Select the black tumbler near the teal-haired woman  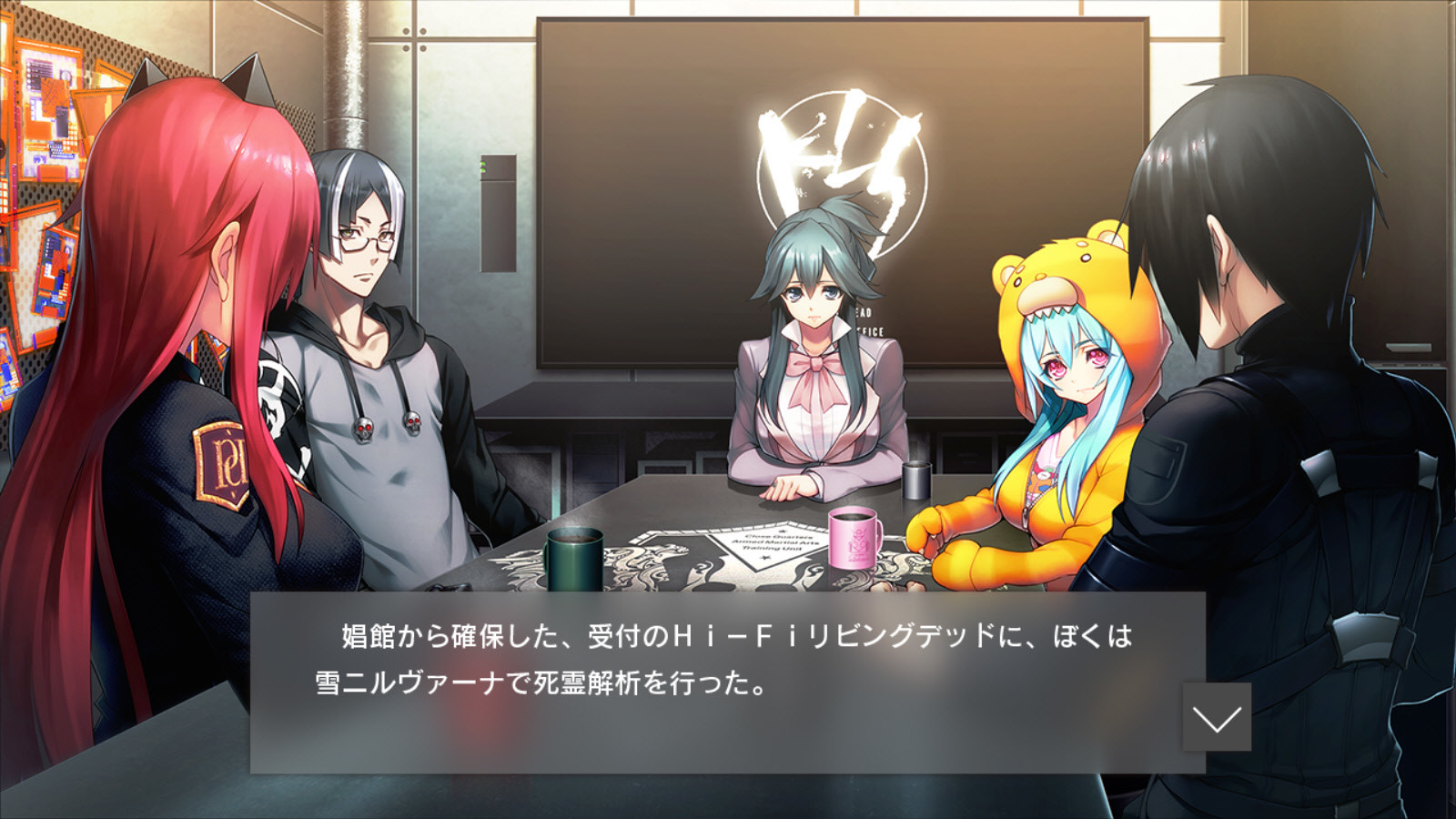[915, 482]
